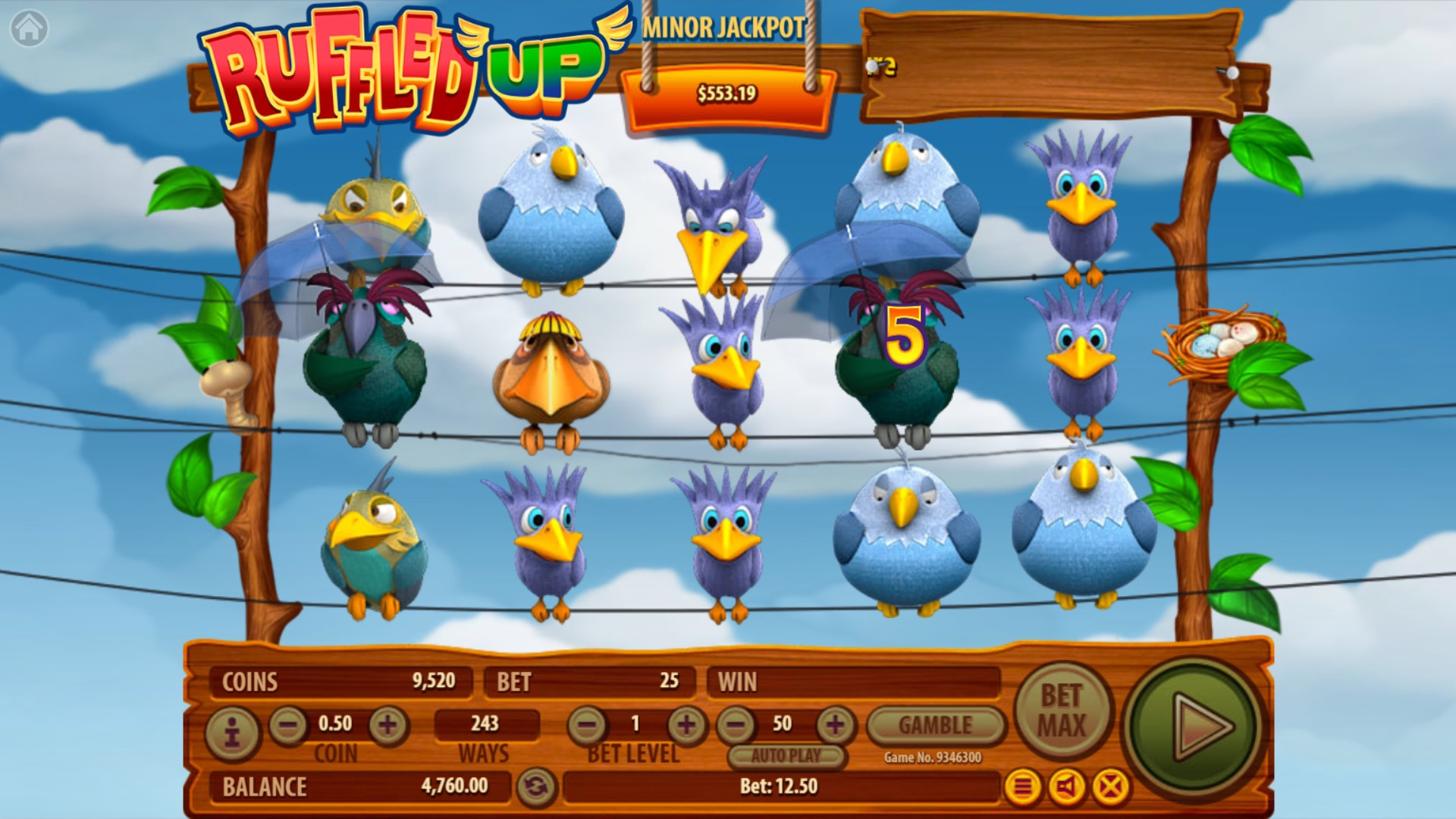Open the game info paytable

pyautogui.click(x=232, y=733)
